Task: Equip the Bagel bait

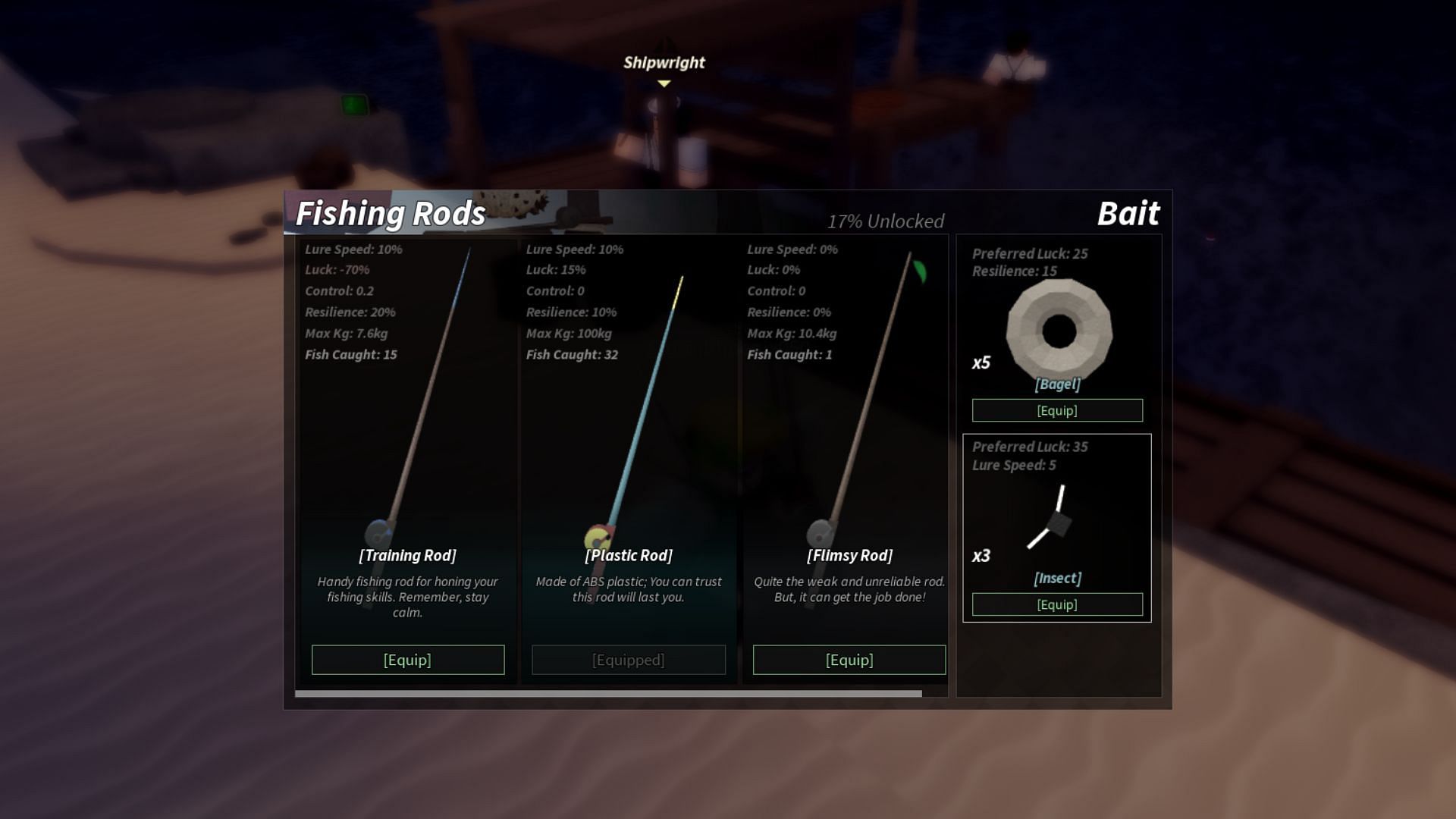Action: [x=1057, y=410]
